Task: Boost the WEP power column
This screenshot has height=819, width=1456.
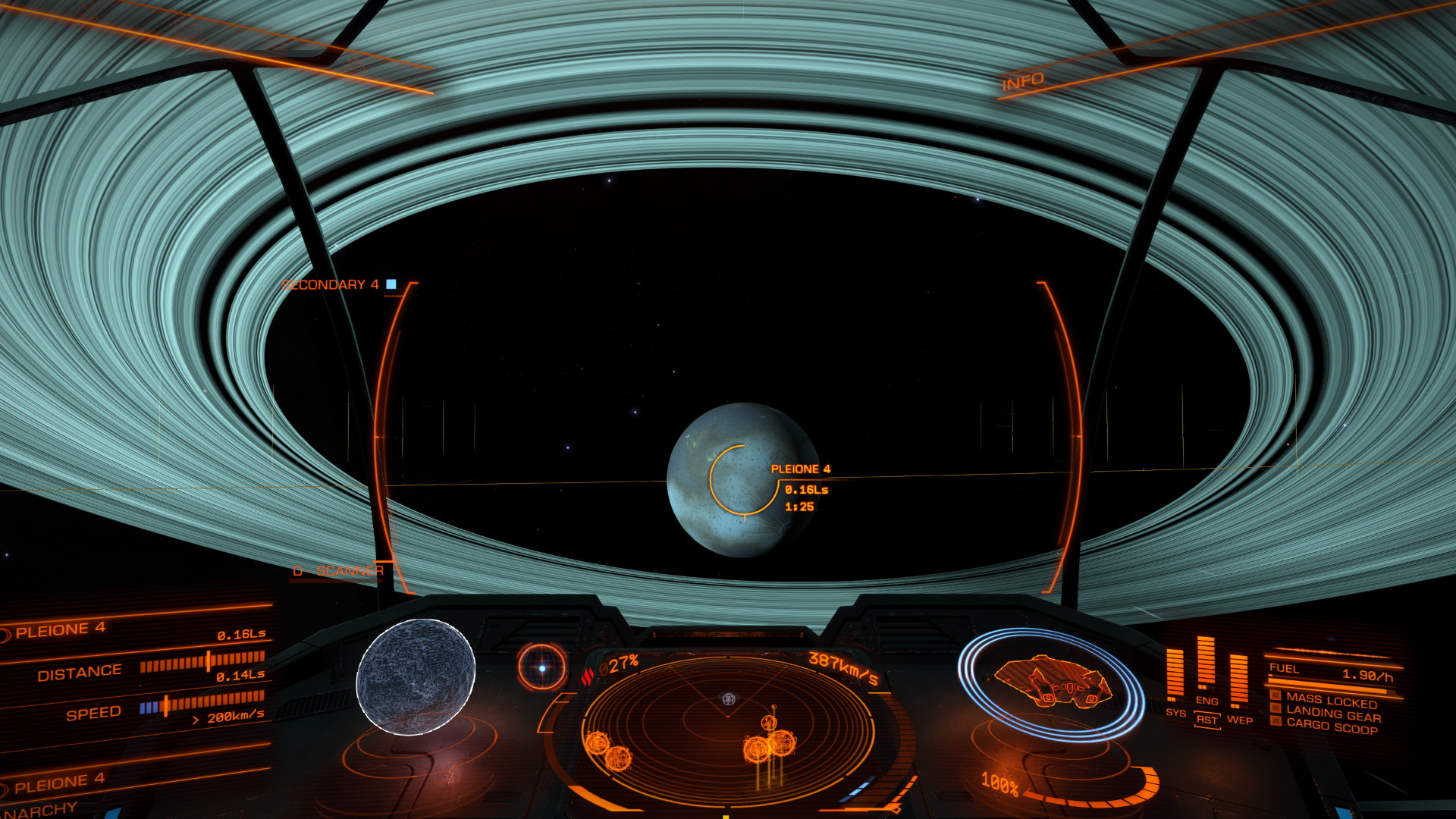Action: click(1238, 679)
